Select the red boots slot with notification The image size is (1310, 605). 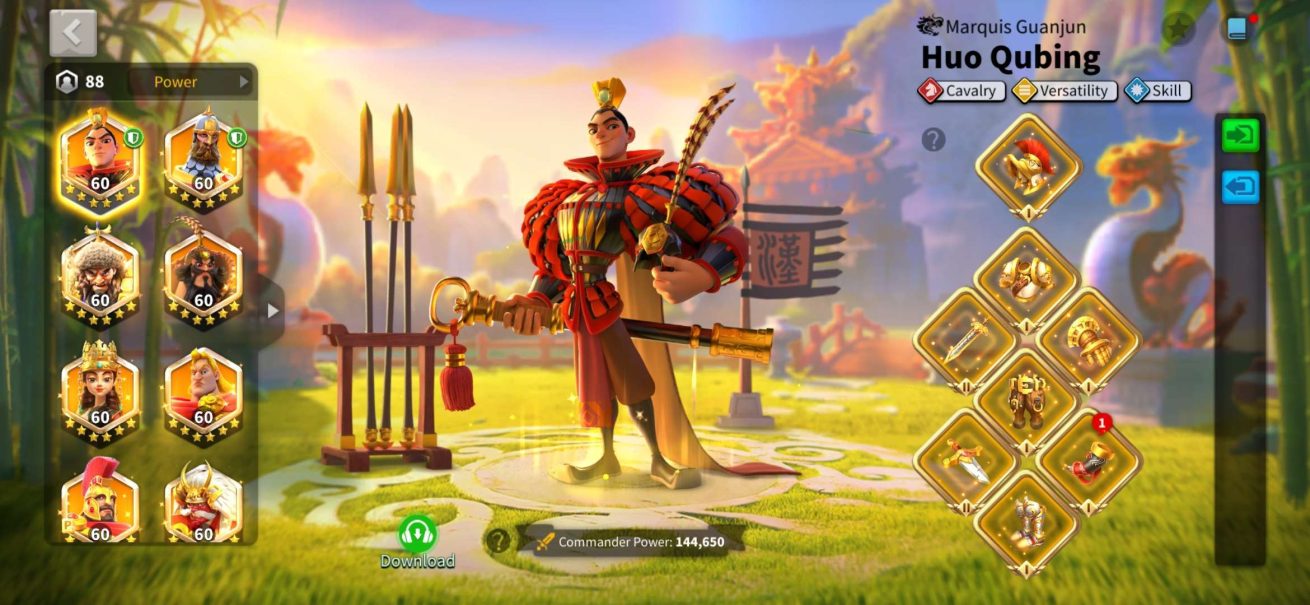click(1089, 460)
